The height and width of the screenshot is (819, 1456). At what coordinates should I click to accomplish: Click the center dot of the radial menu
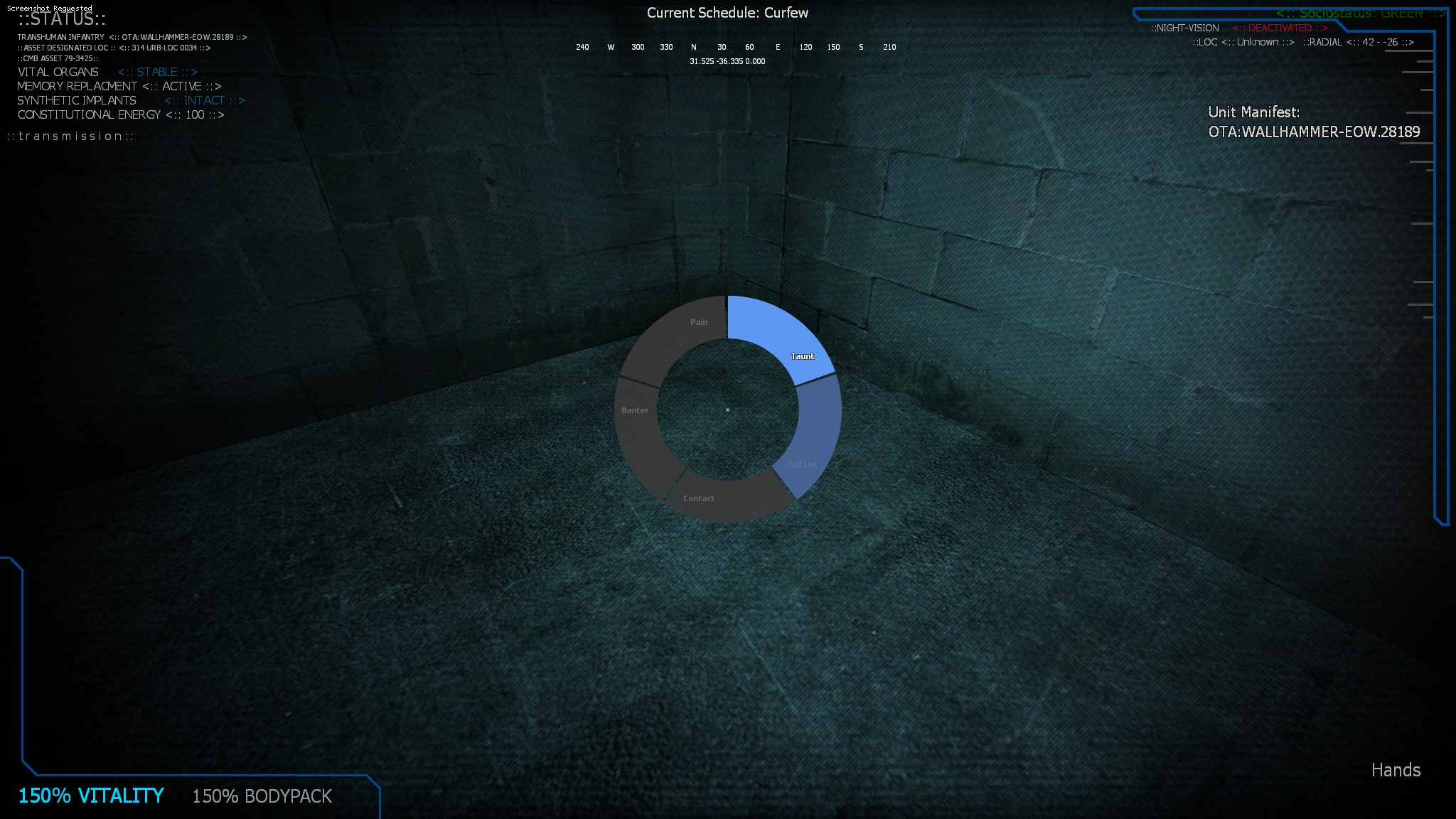point(727,409)
